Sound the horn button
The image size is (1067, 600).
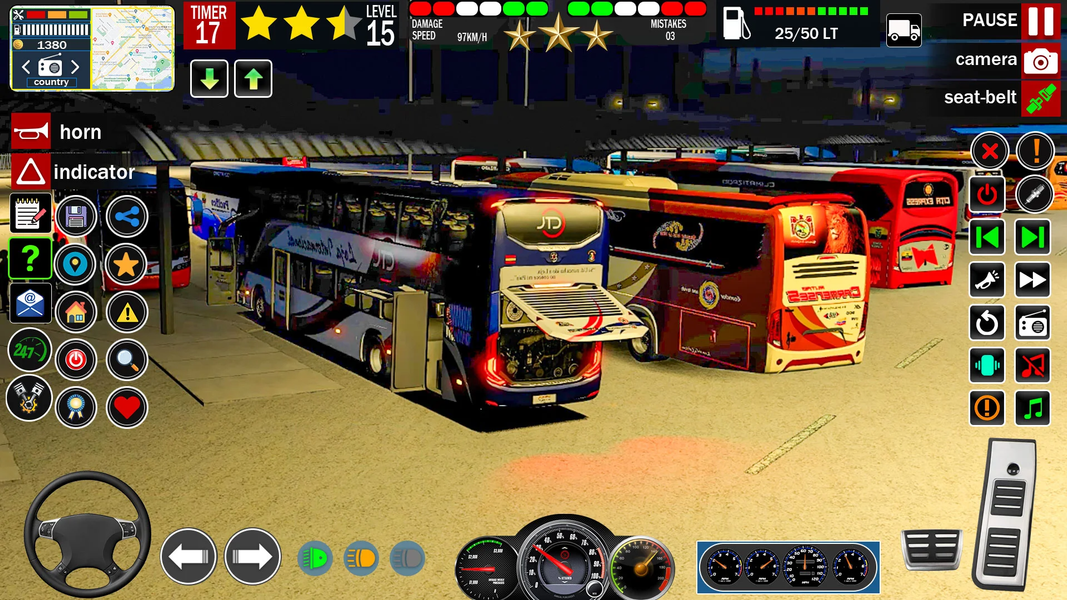(x=31, y=131)
